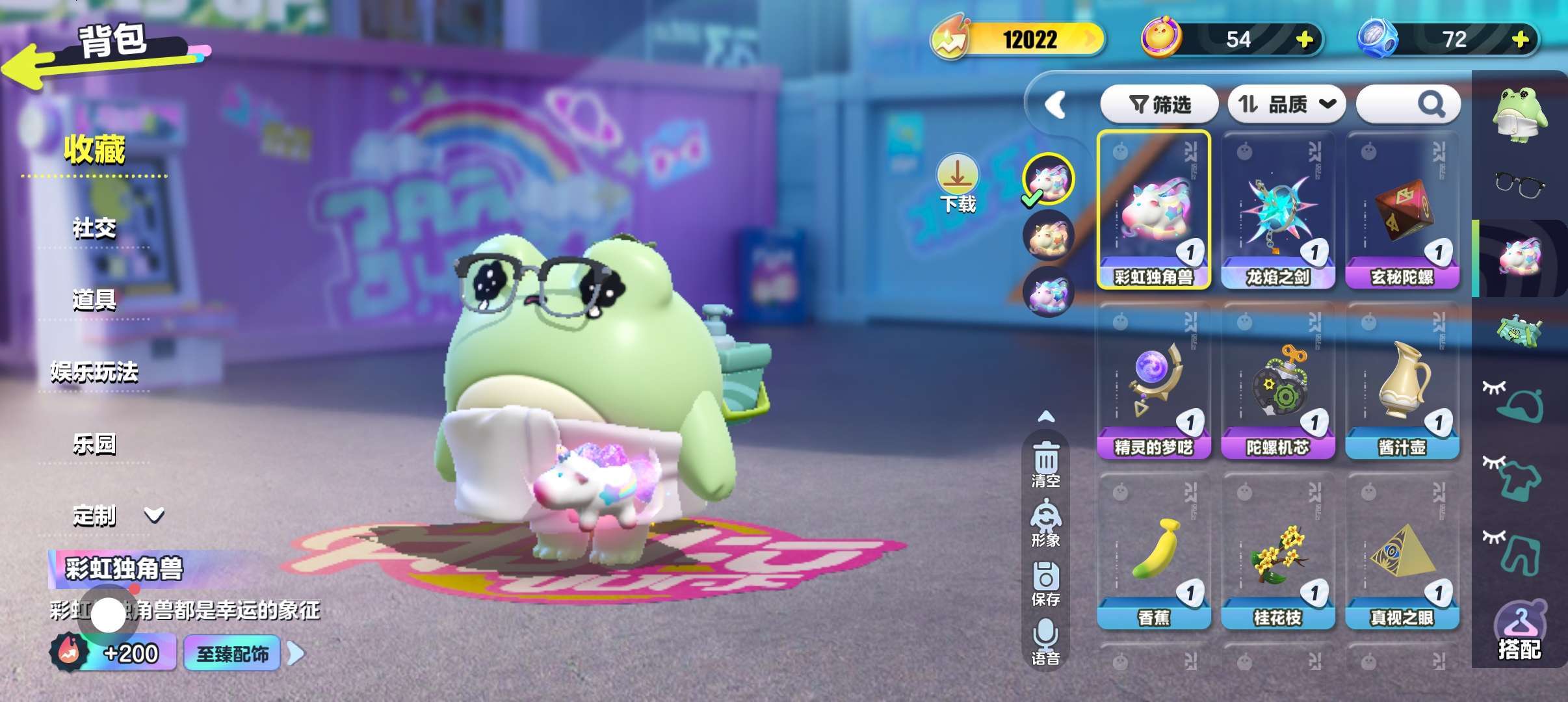Add more gold coins with the plus button
The width and height of the screenshot is (1568, 702).
pyautogui.click(x=1304, y=40)
